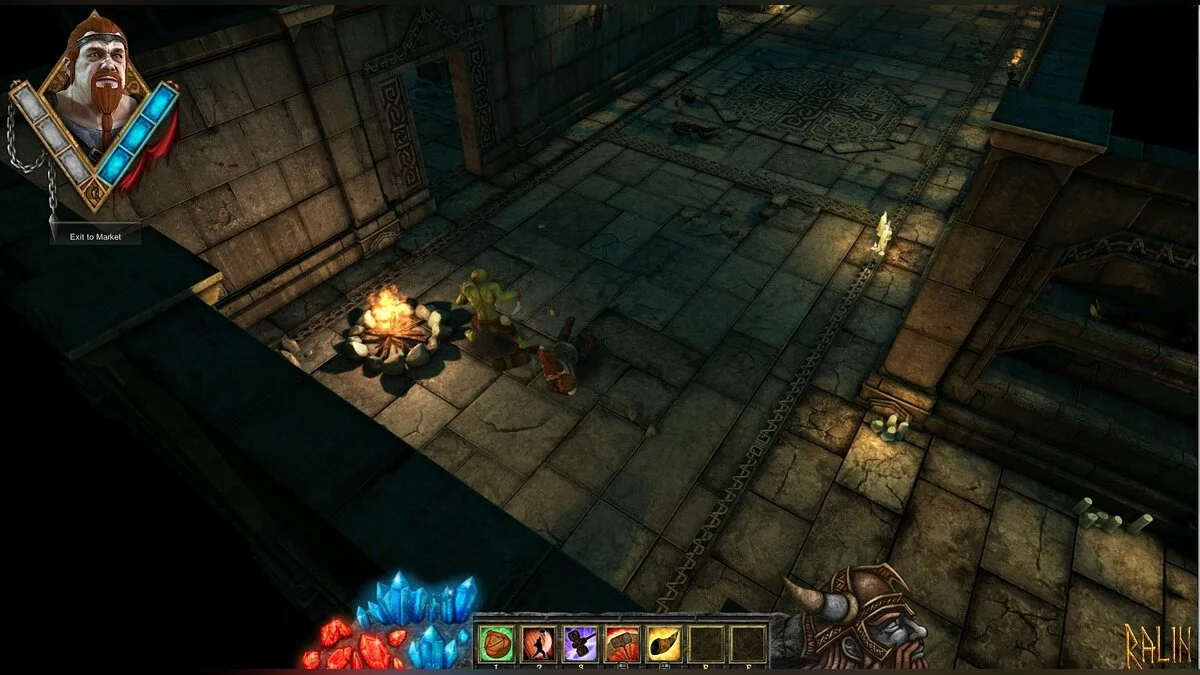This screenshot has width=1200, height=675.
Task: Activate the red hammer smash skill
Action: click(x=622, y=643)
